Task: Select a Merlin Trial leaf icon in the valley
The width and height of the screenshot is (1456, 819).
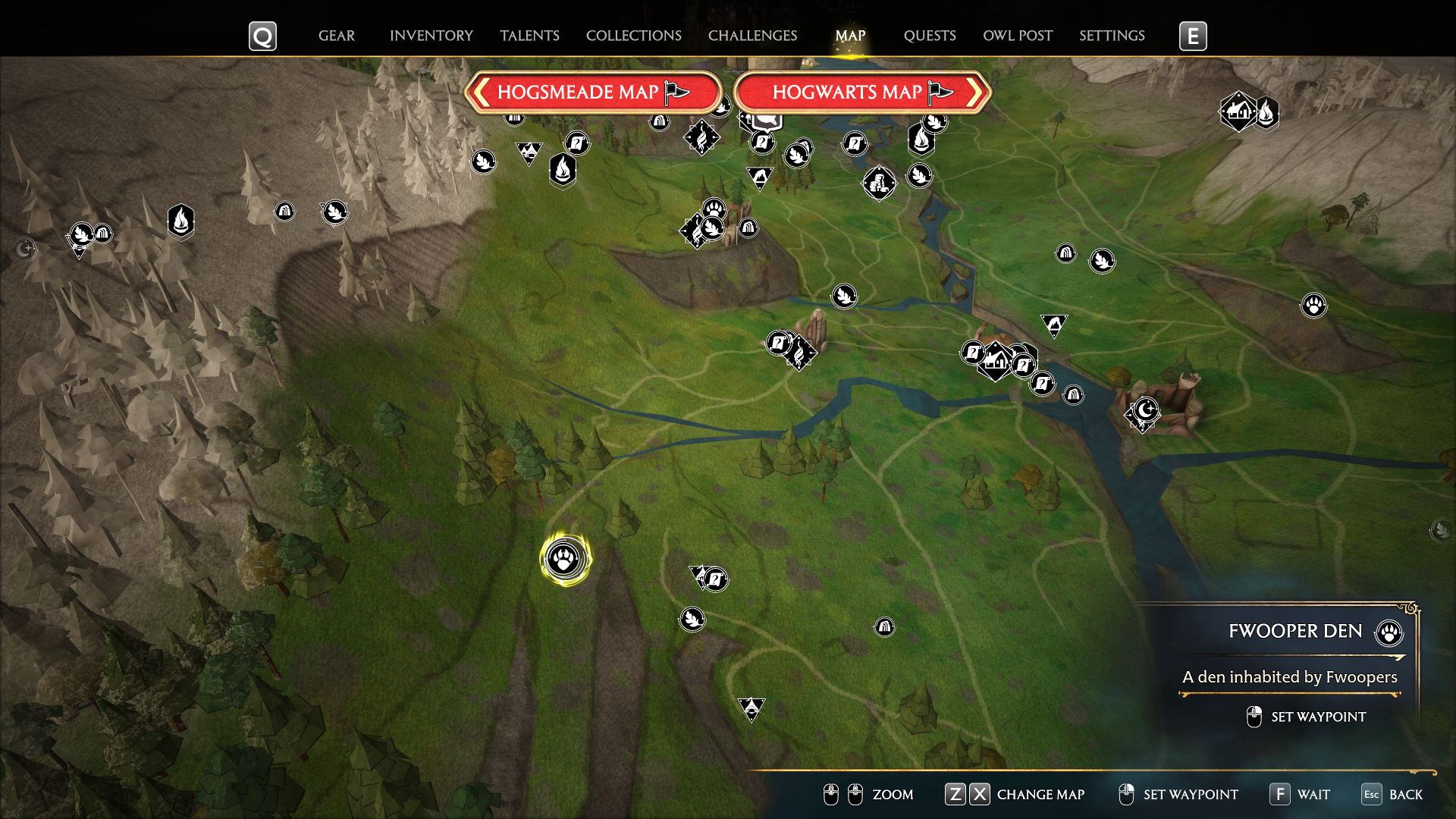Action: 844,297
